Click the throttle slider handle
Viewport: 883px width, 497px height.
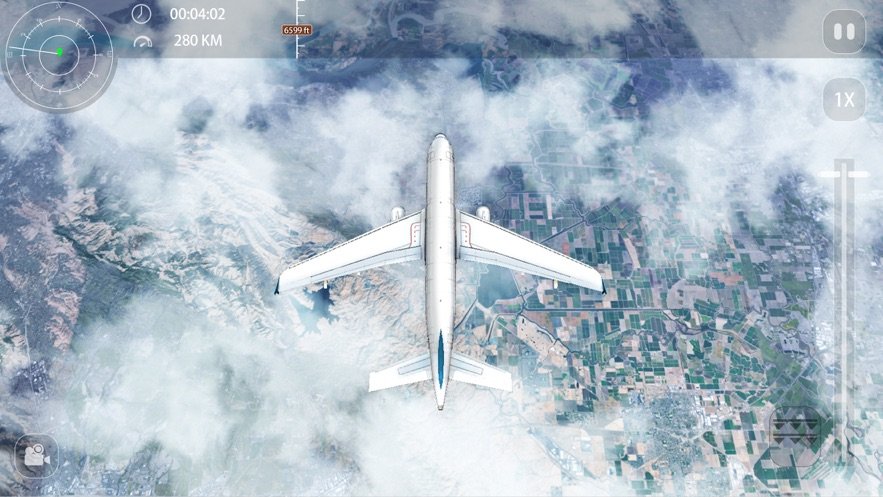click(844, 175)
